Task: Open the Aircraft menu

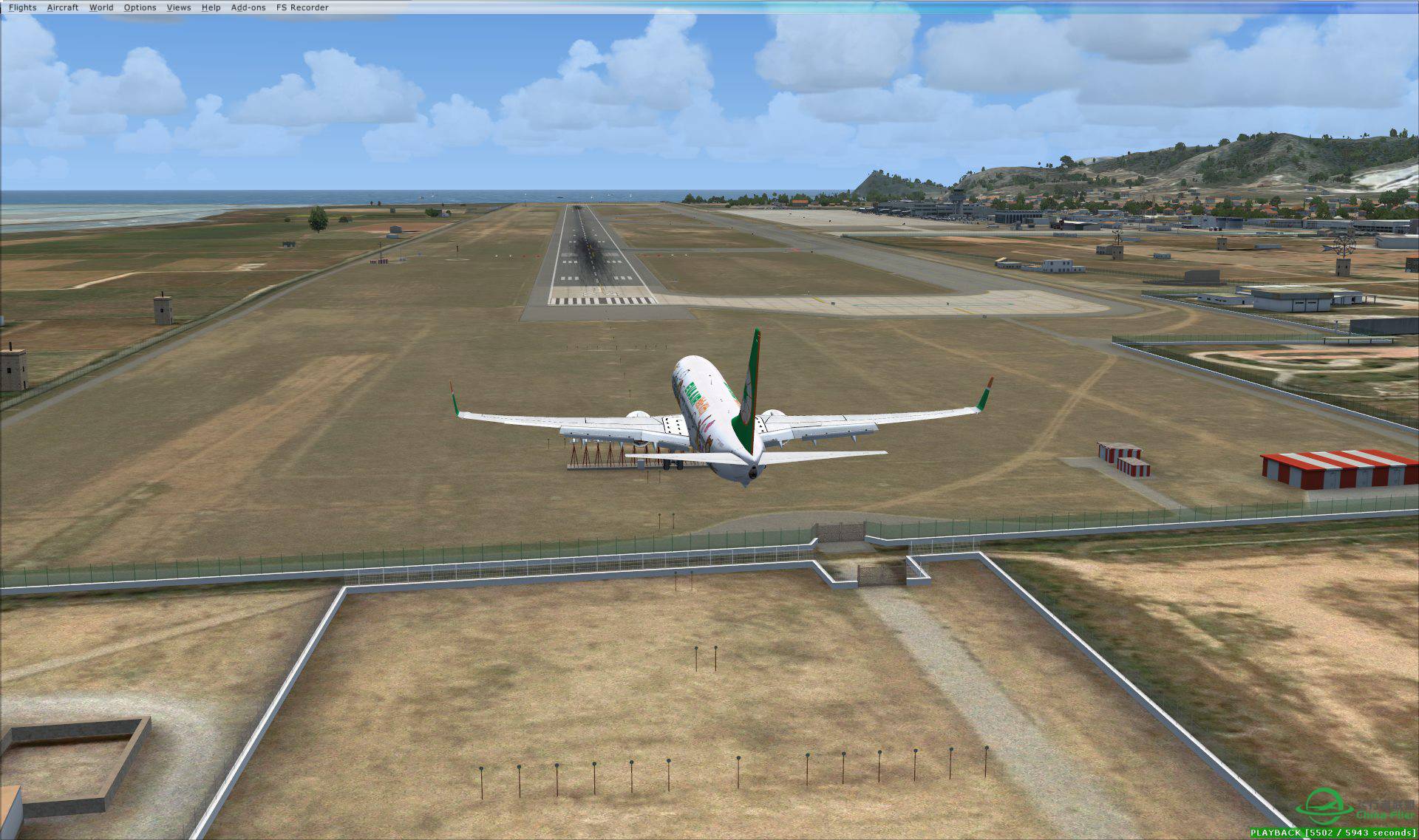Action: 63,7
